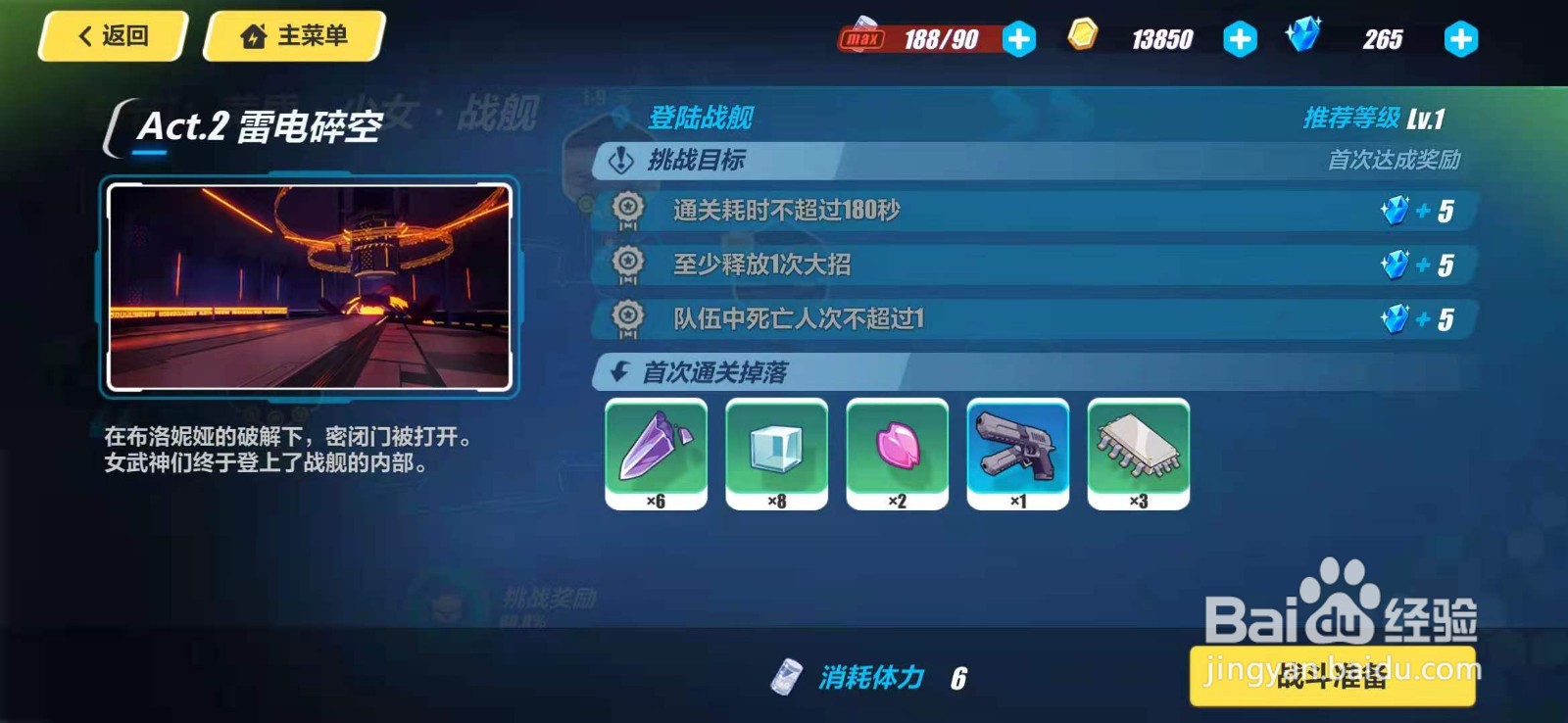Select the pink petal ×2 drop reward
This screenshot has width=1568, height=723.
point(896,453)
